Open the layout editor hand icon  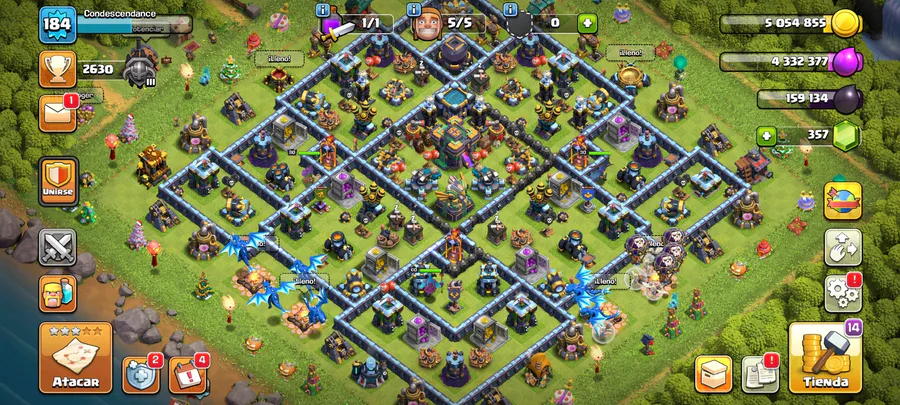842,247
